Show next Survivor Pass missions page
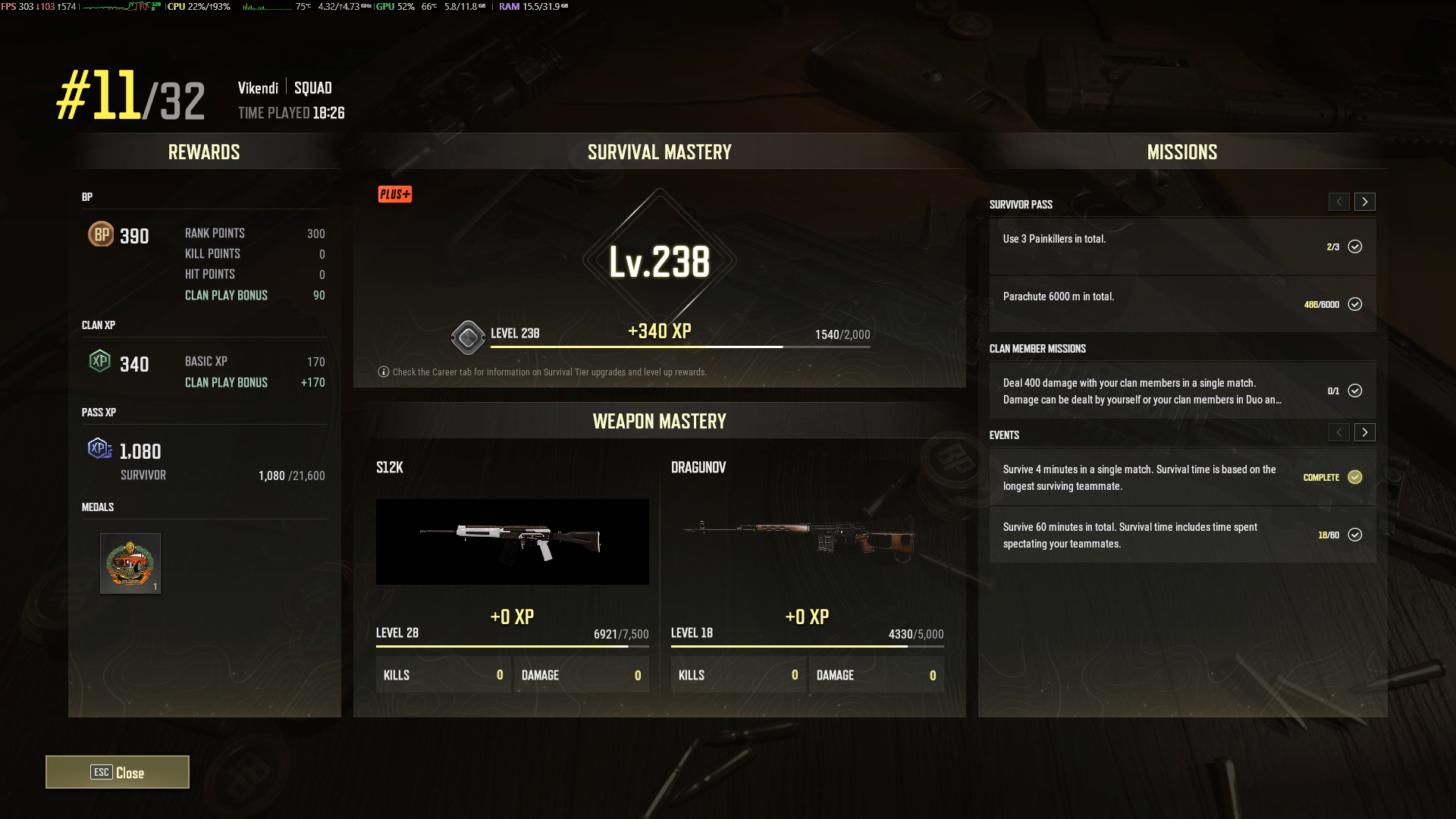The width and height of the screenshot is (1456, 819). 1364,202
